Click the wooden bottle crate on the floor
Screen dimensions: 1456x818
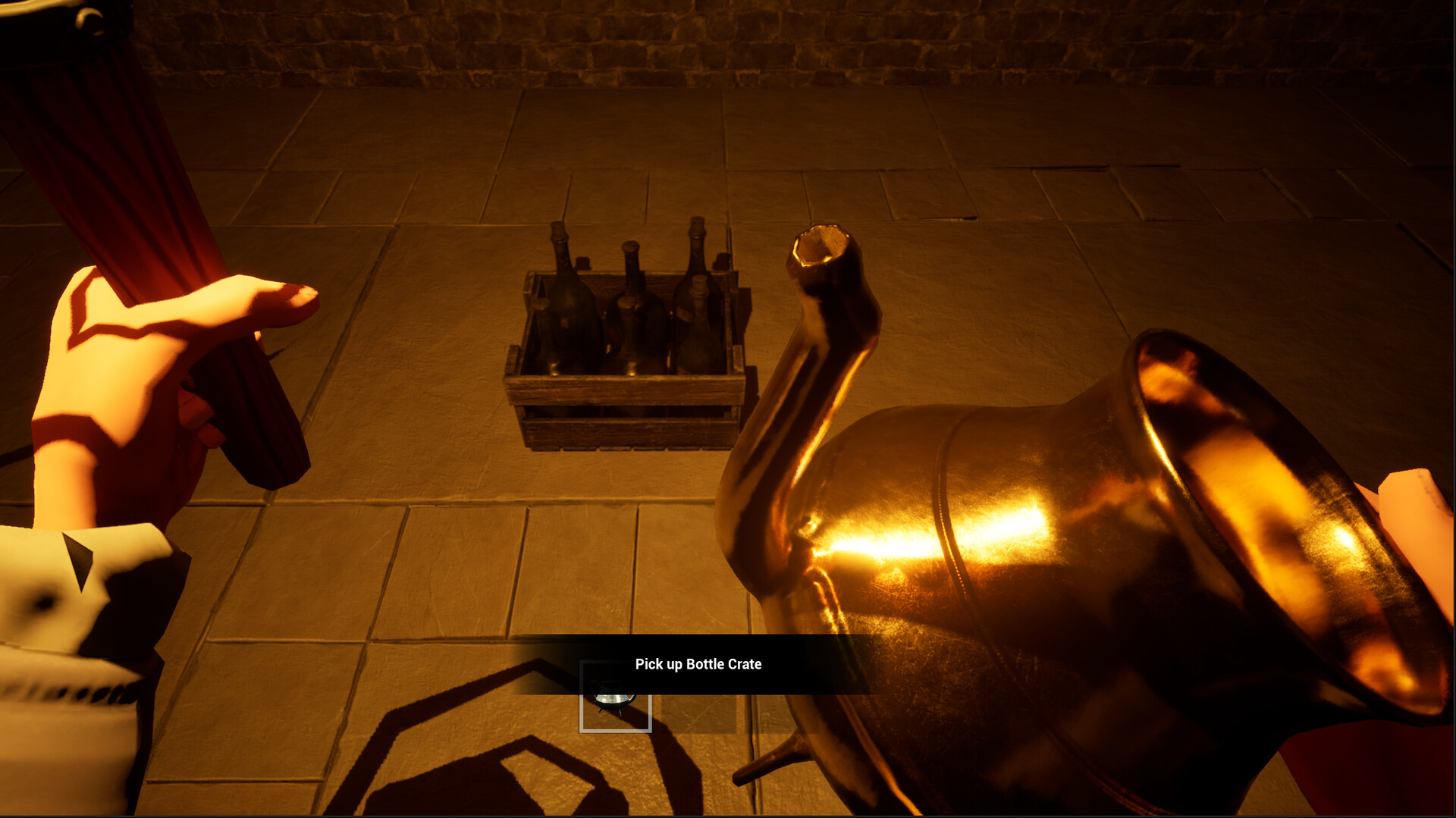[x=629, y=379]
